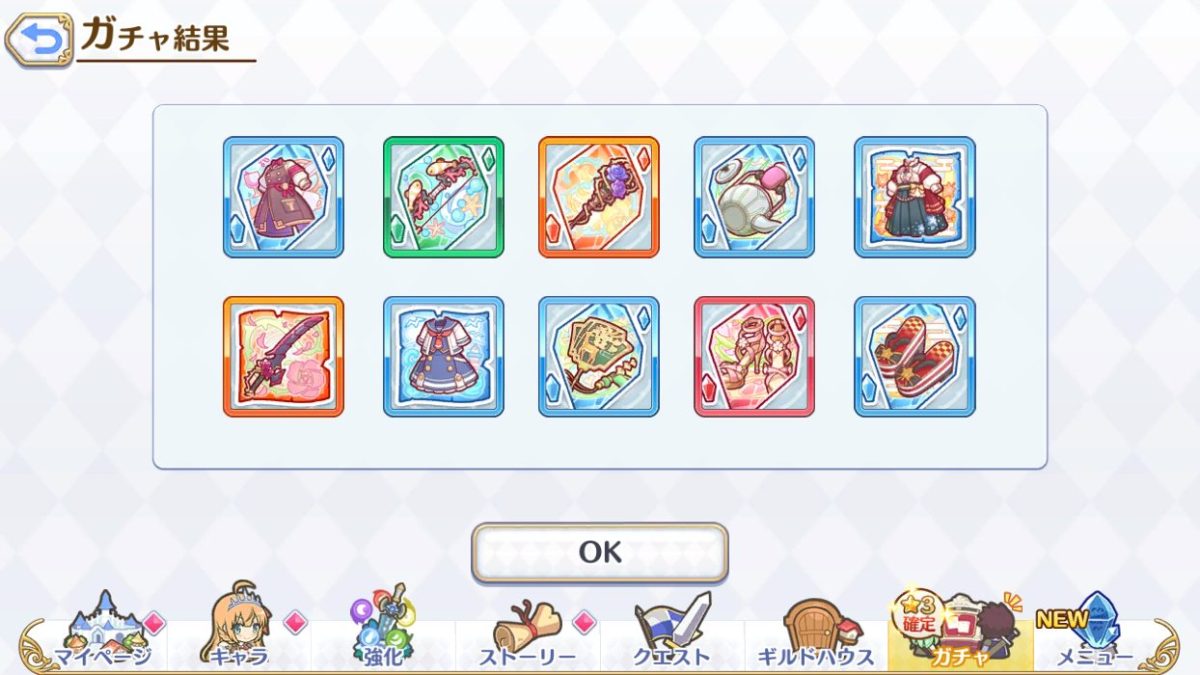Confirm gacha results with OK button
This screenshot has width=1200, height=675.
click(600, 552)
